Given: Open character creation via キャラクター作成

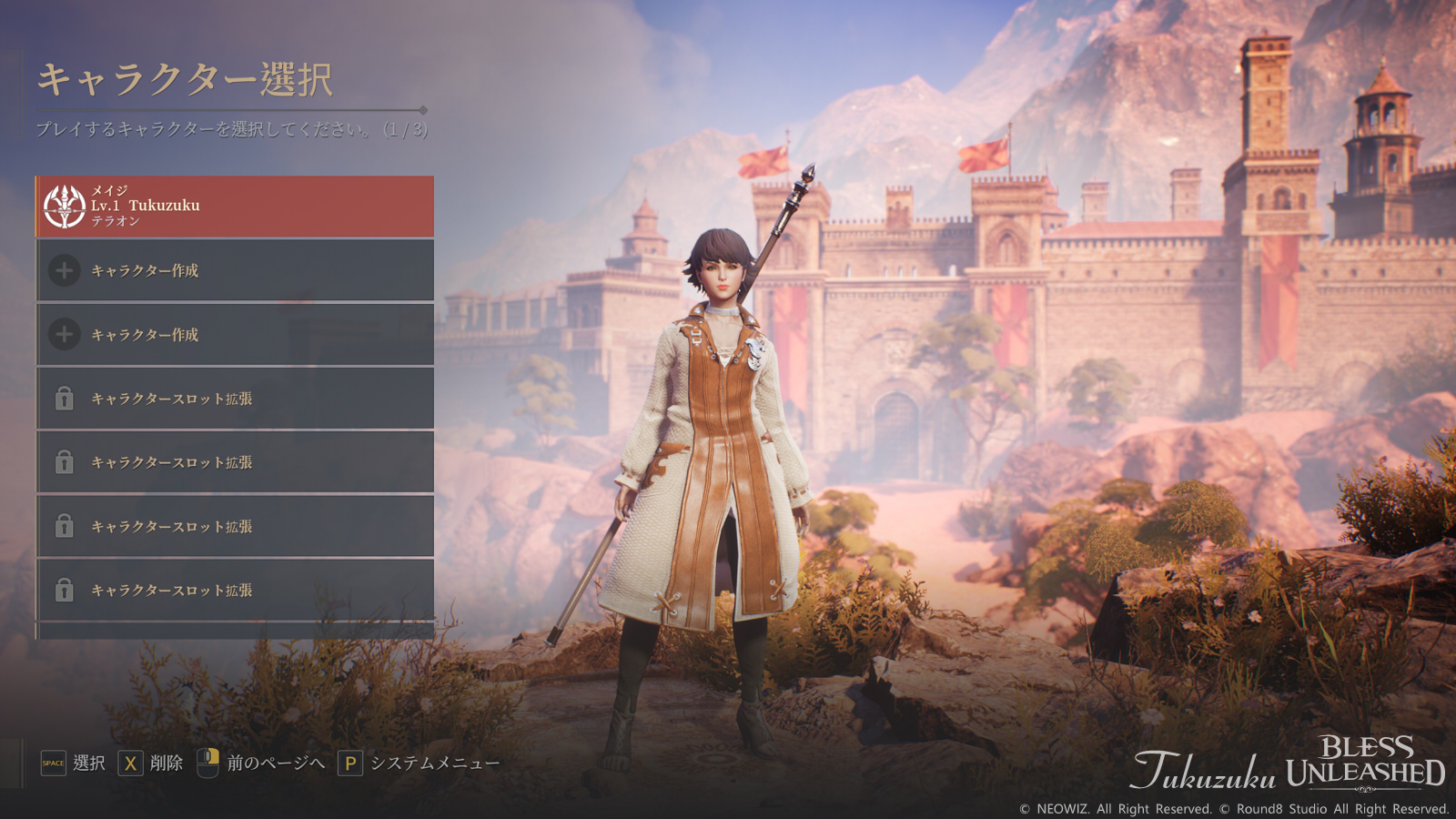Looking at the screenshot, I should (x=146, y=271).
